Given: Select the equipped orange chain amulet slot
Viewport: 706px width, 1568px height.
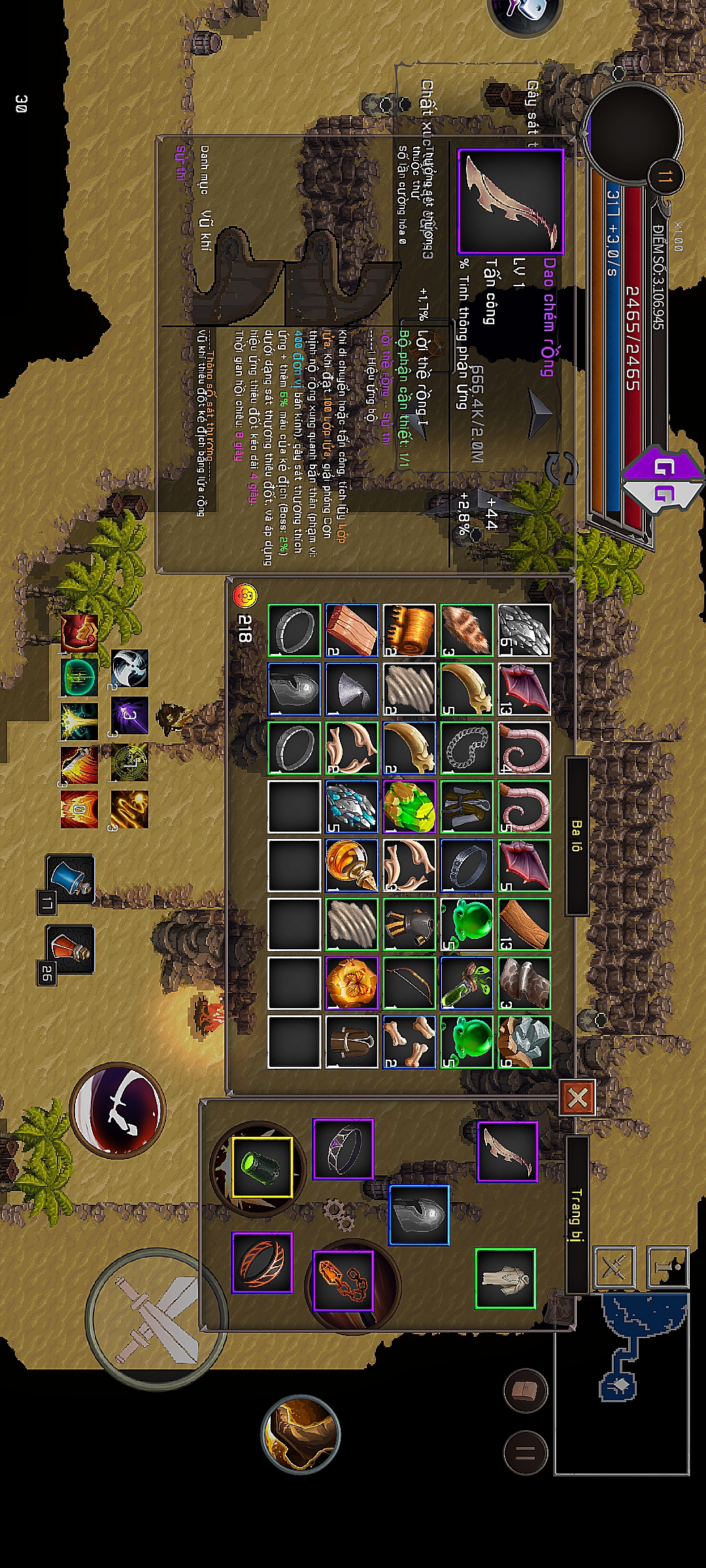Looking at the screenshot, I should pos(343,1281).
